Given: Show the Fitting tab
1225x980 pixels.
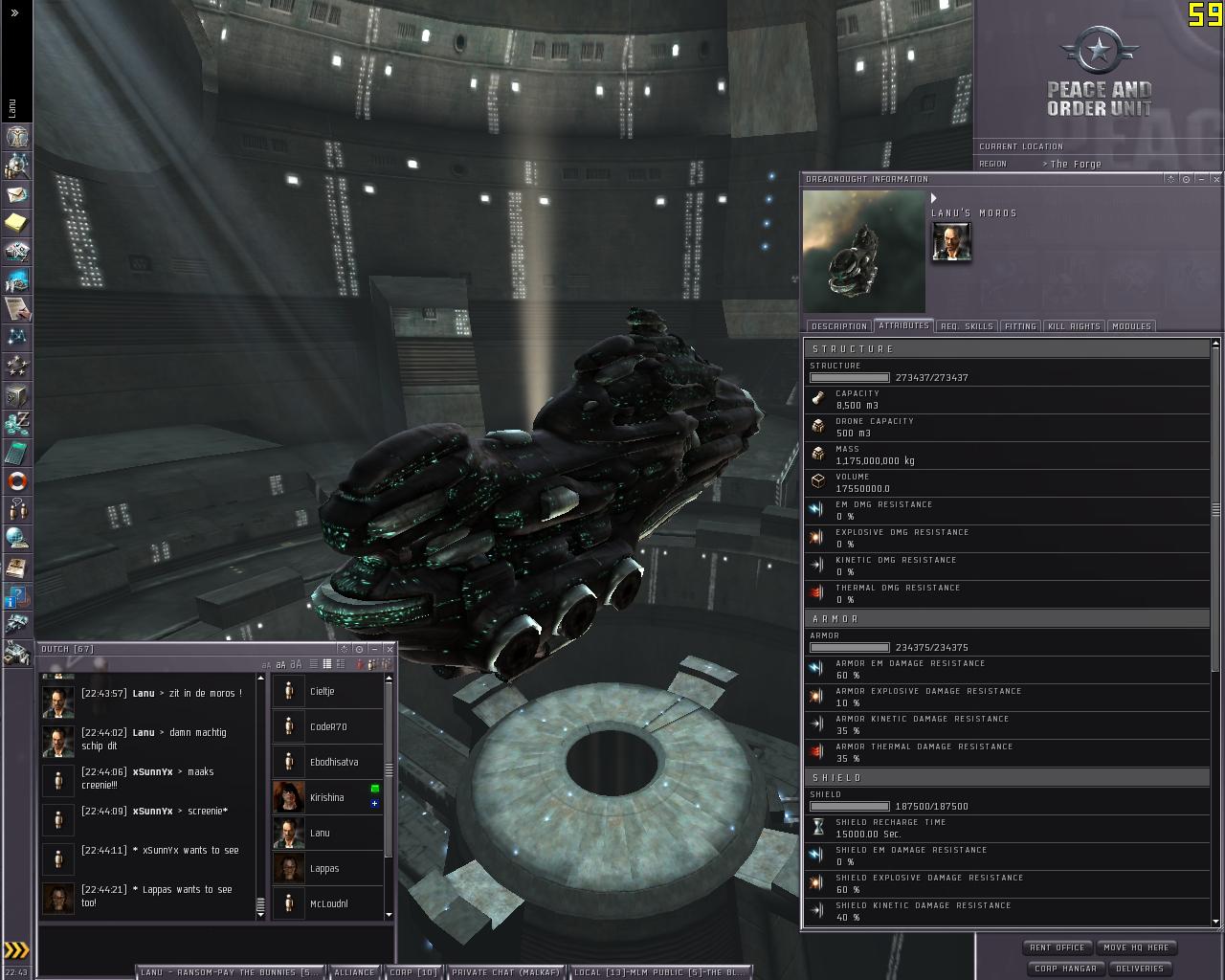Looking at the screenshot, I should (x=1020, y=326).
